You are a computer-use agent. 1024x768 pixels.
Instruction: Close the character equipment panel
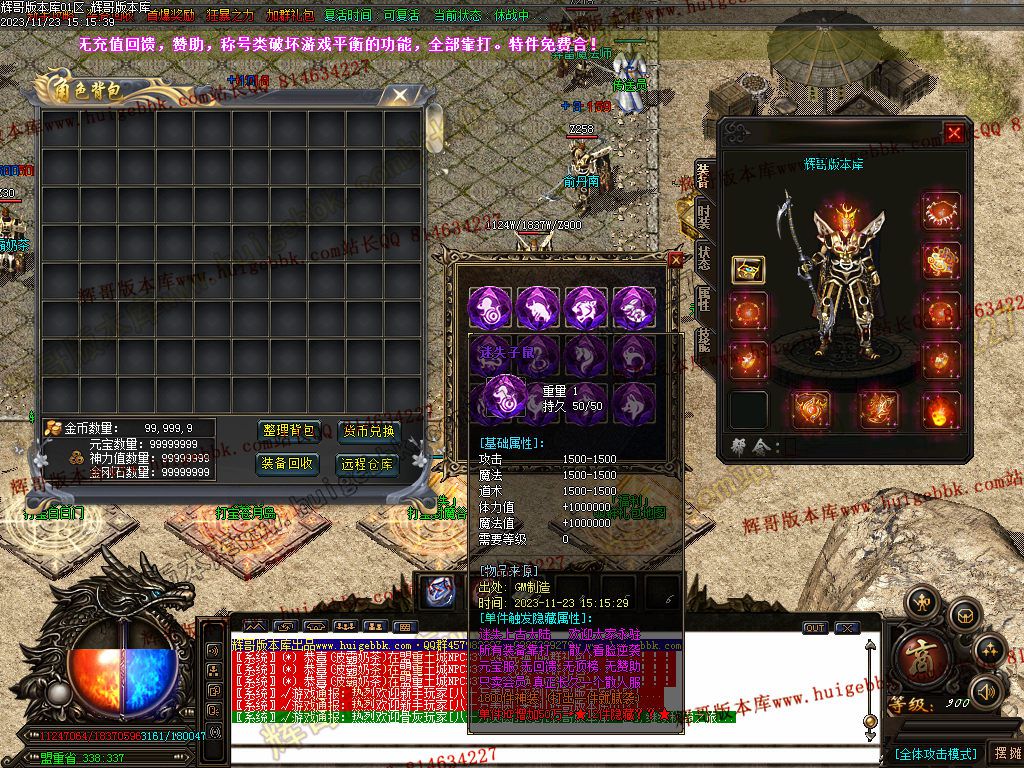click(955, 132)
